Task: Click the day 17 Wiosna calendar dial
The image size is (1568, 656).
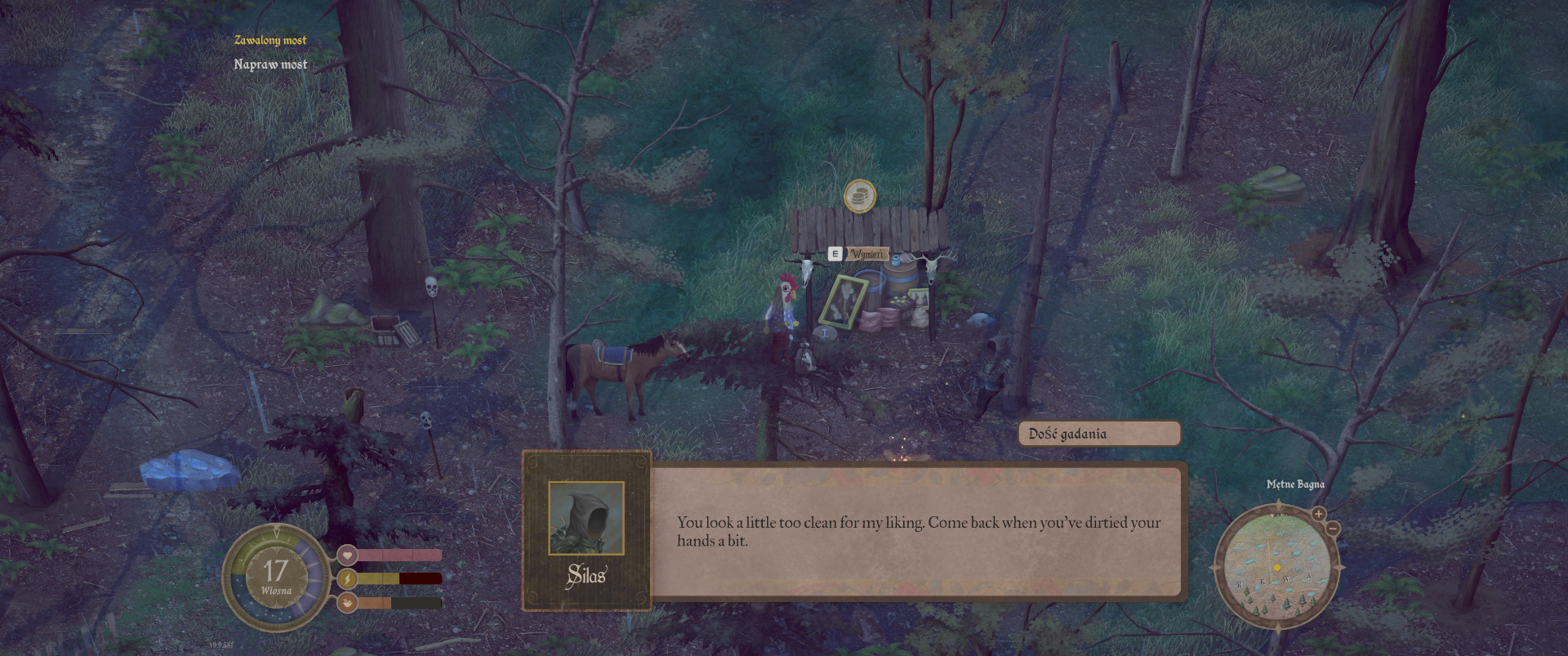Action: pyautogui.click(x=276, y=577)
